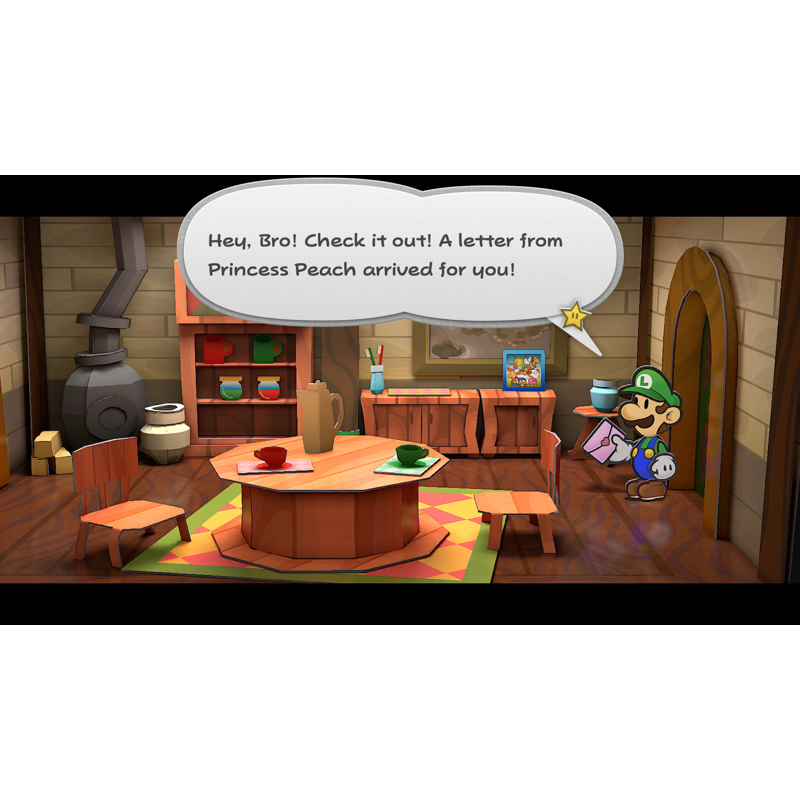Advance Luigi's speech bubble about Peach's letter
800x800 pixels.
click(385, 255)
